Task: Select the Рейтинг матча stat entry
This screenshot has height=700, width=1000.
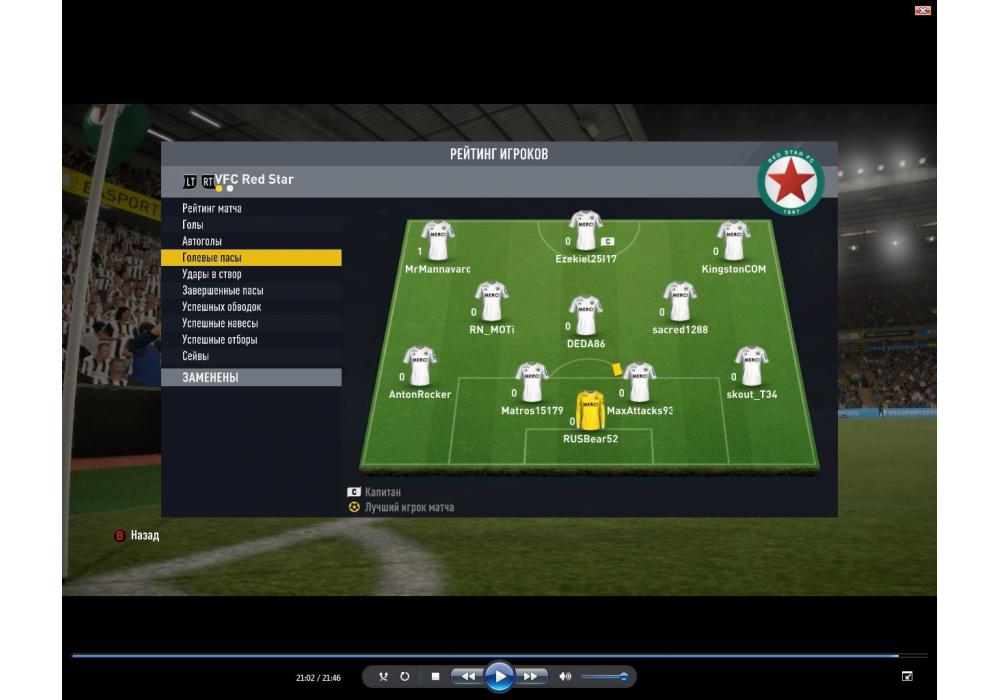Action: (212, 208)
